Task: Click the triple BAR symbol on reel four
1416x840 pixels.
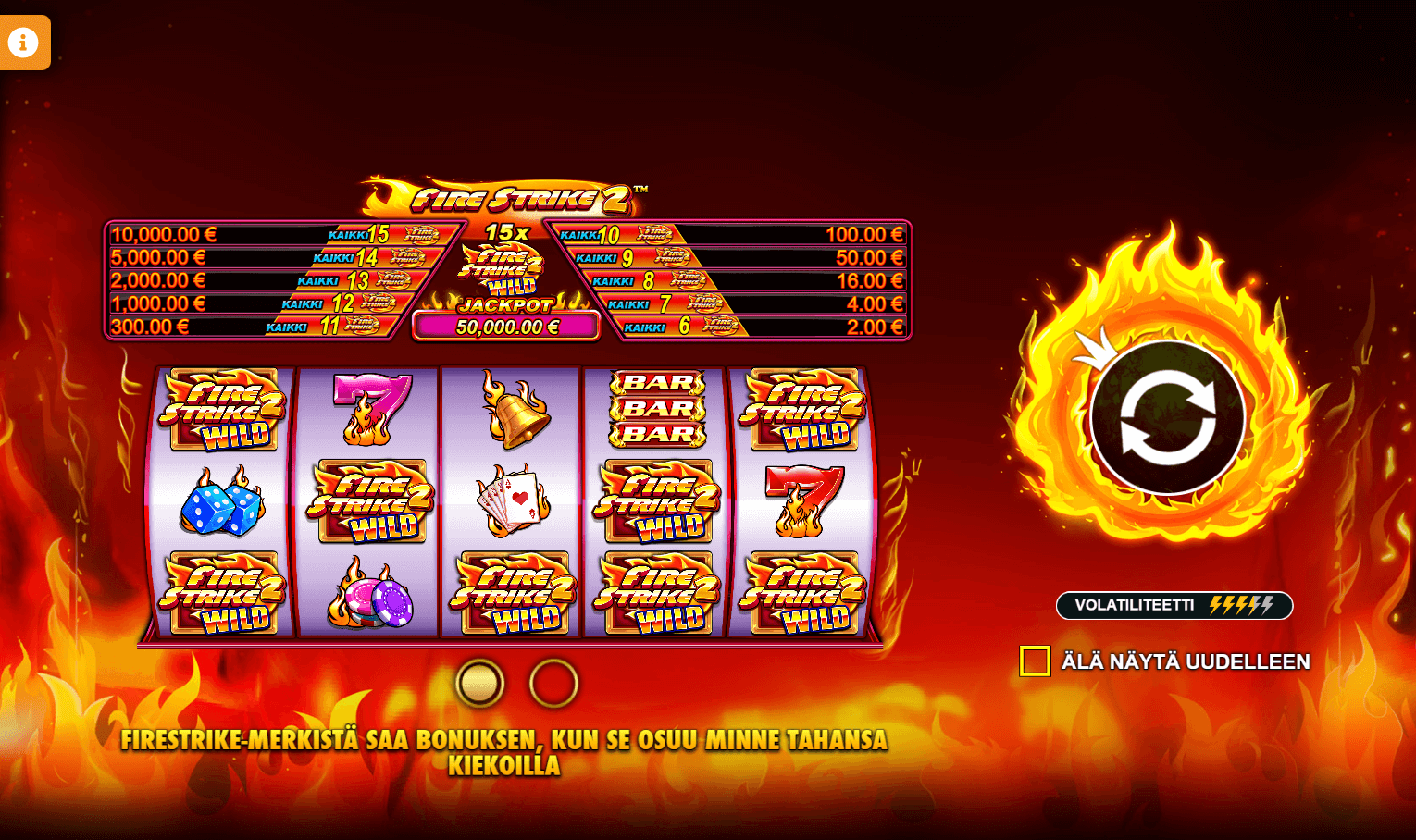Action: tap(657, 407)
